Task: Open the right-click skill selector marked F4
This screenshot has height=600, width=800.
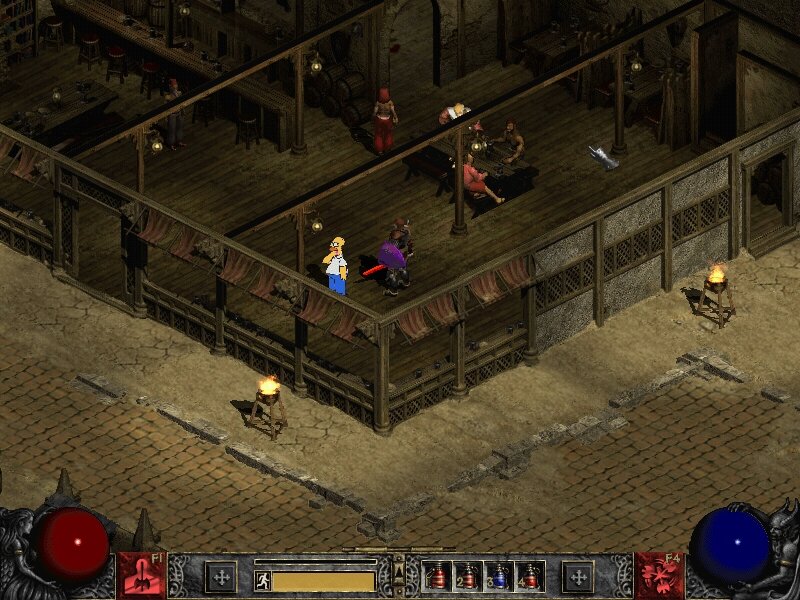Action: tap(658, 576)
